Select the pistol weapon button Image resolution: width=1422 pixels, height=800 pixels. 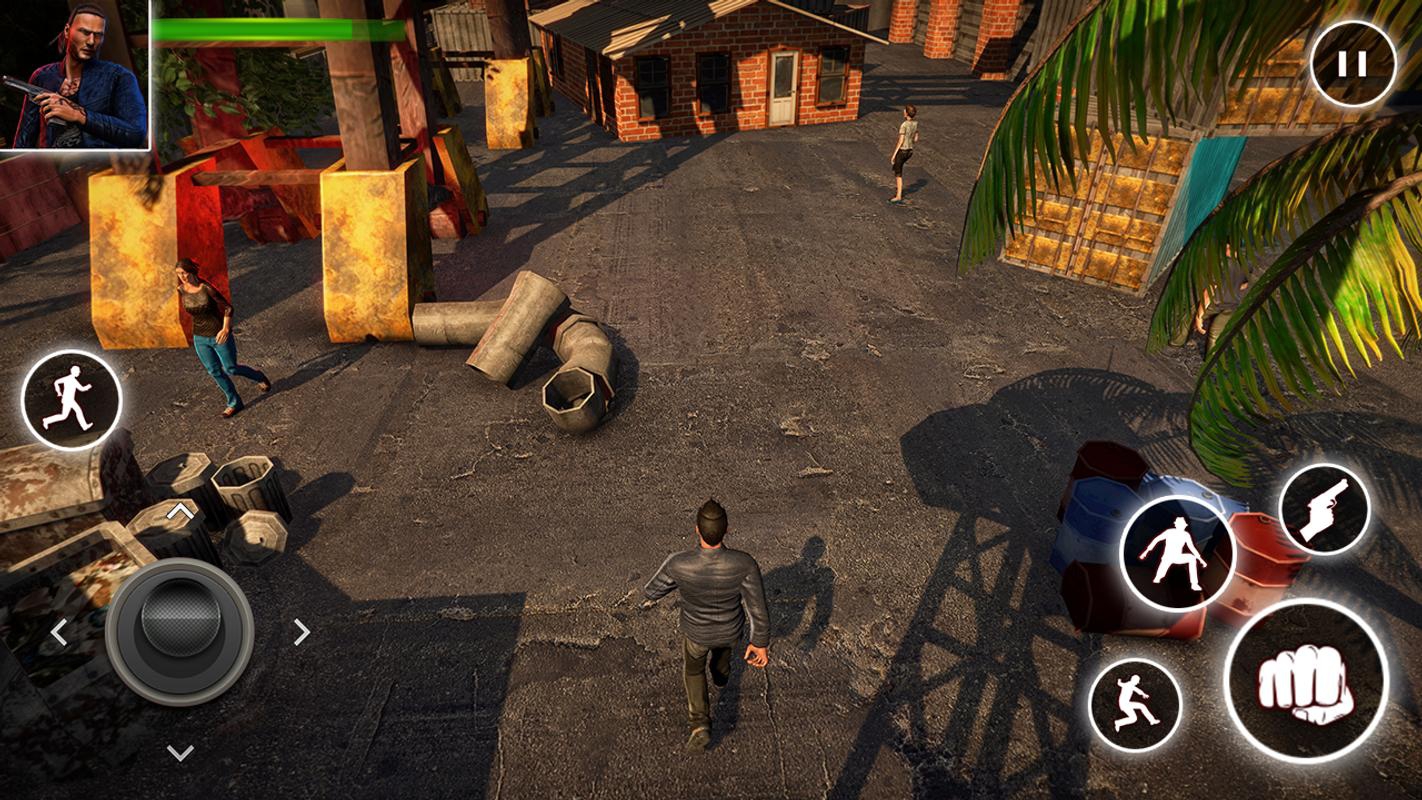[x=1324, y=510]
